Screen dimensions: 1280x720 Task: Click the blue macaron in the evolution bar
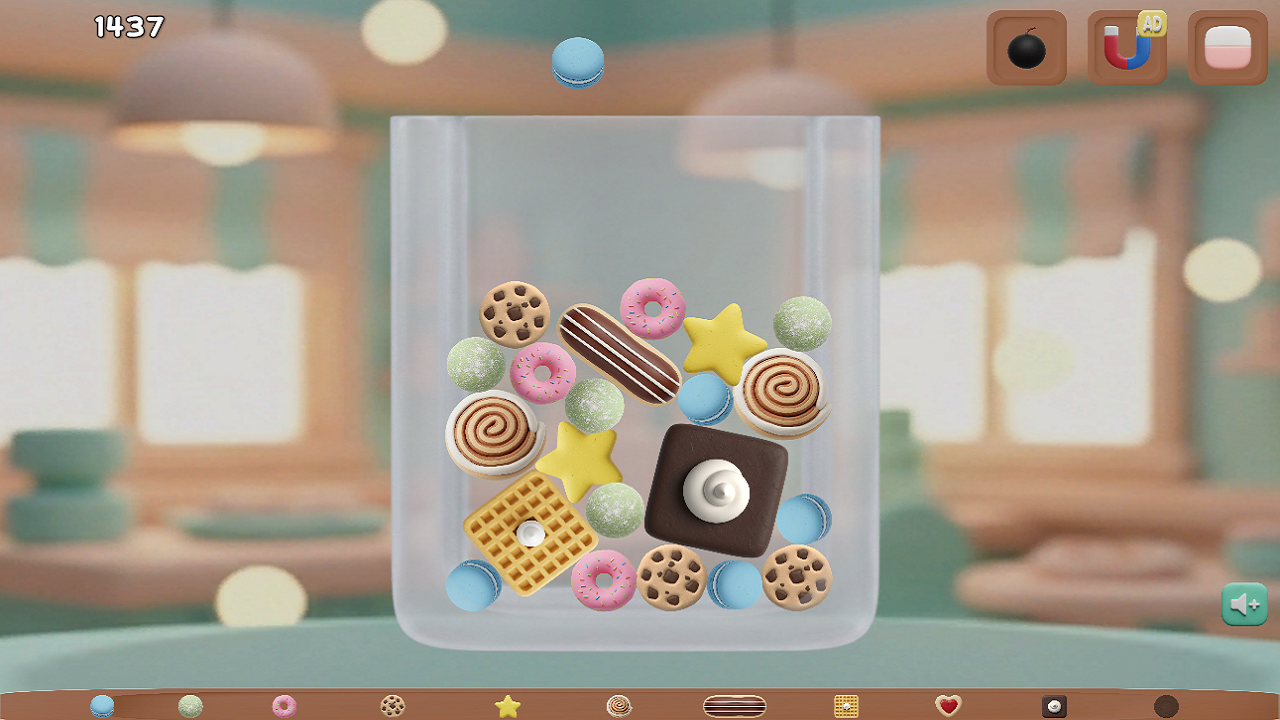[101, 705]
